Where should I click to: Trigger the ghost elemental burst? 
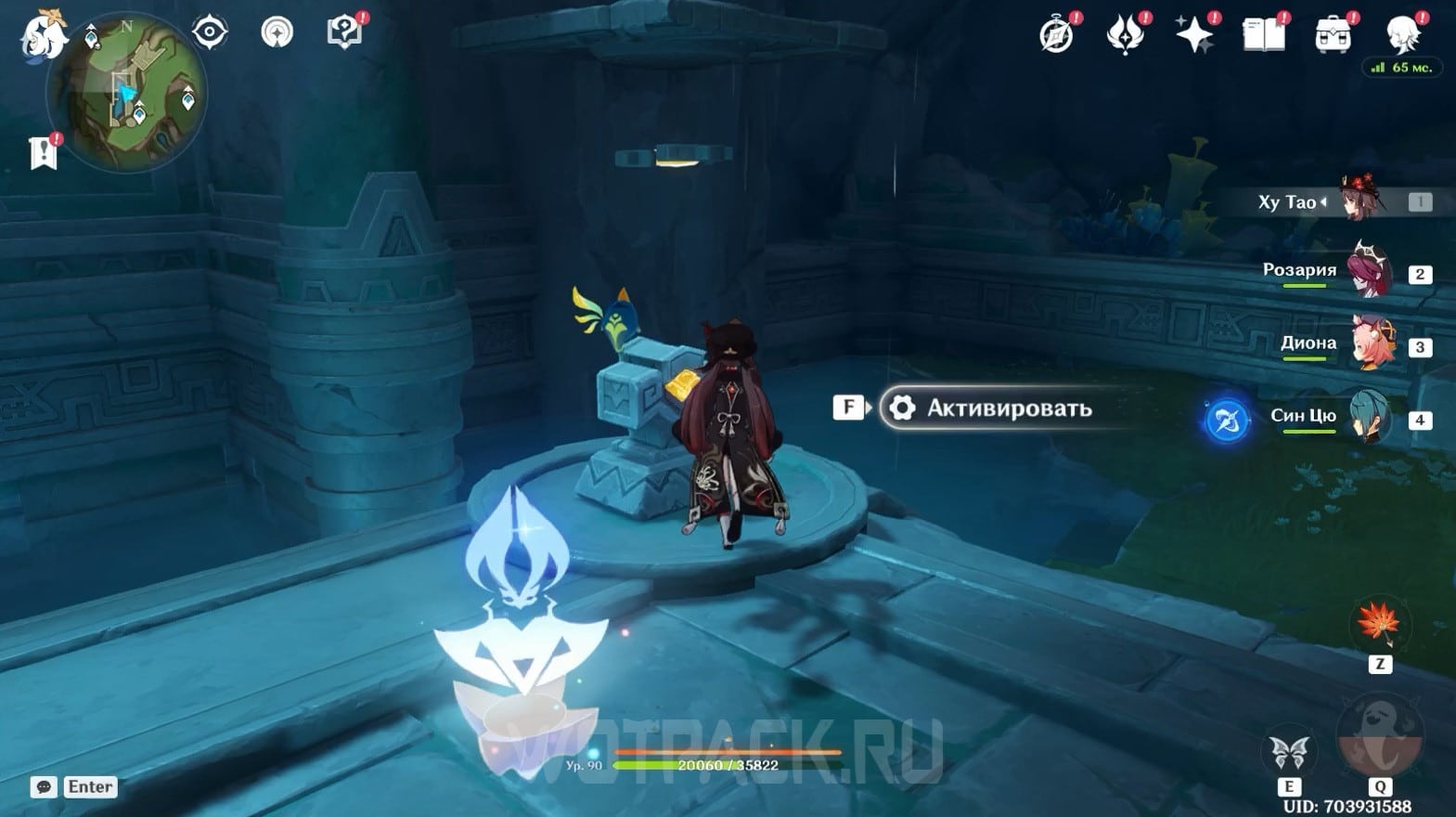(x=1379, y=733)
